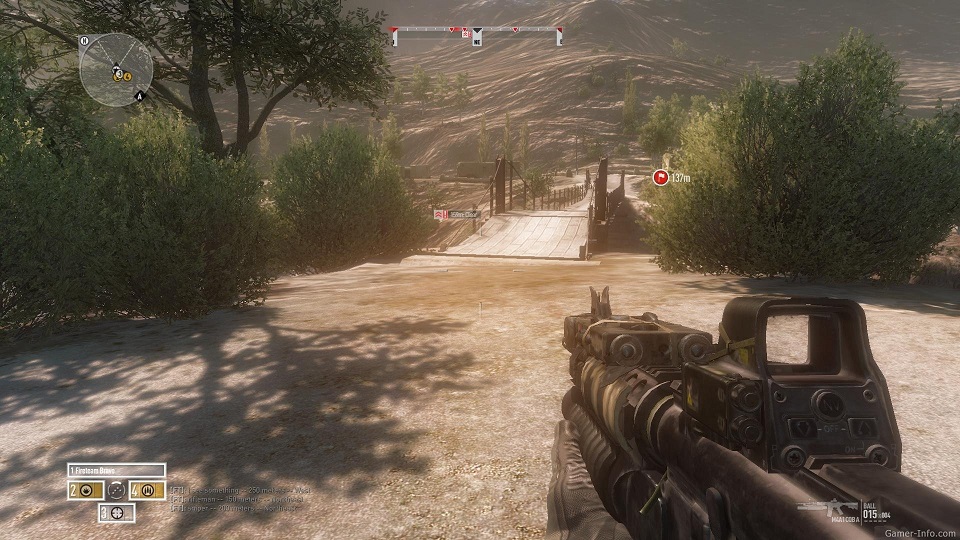Select the Fireteam Bravo header
The width and height of the screenshot is (960, 540).
click(x=116, y=470)
